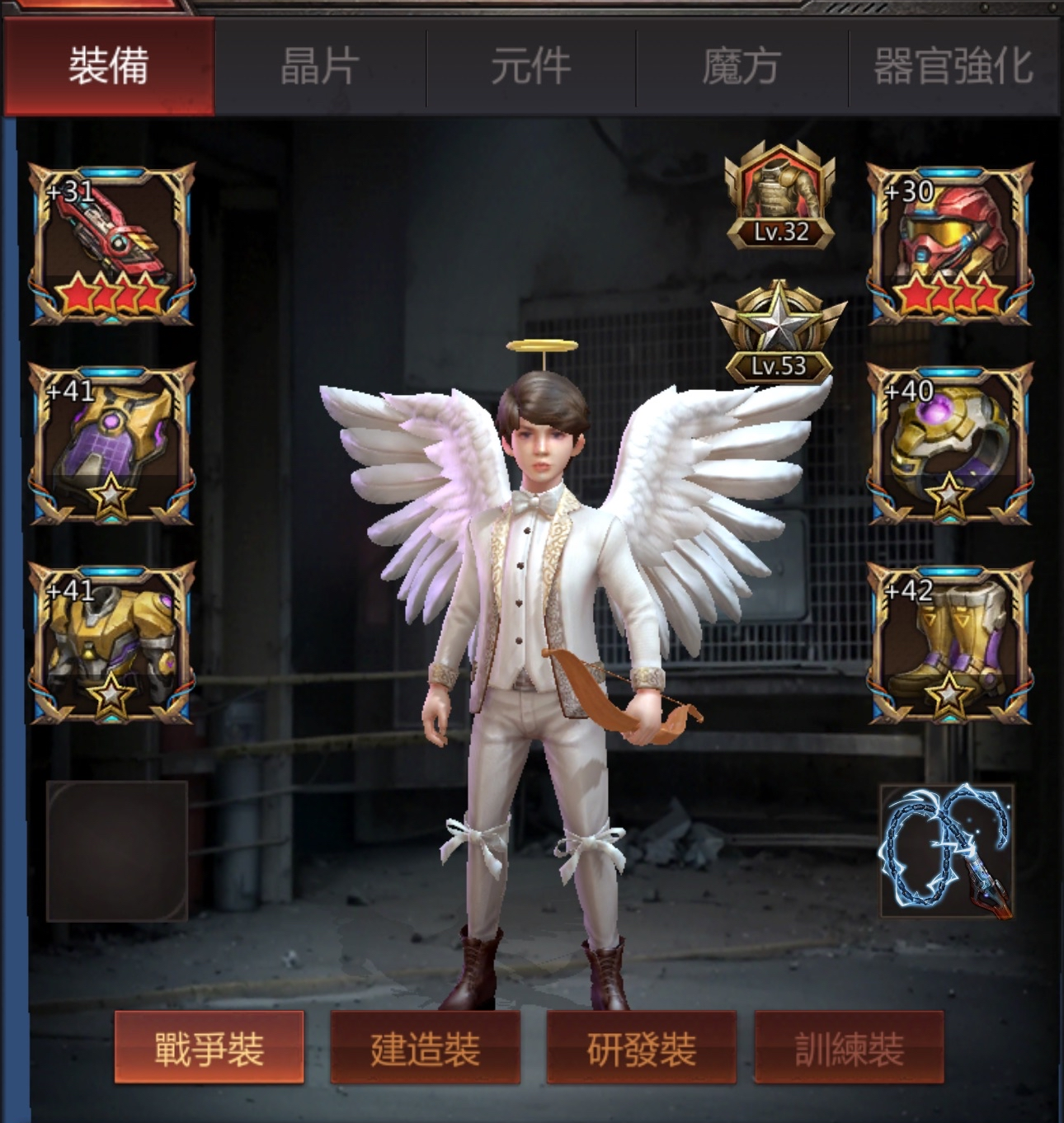
Task: Click the +41 gold armor slot
Action: click(112, 643)
